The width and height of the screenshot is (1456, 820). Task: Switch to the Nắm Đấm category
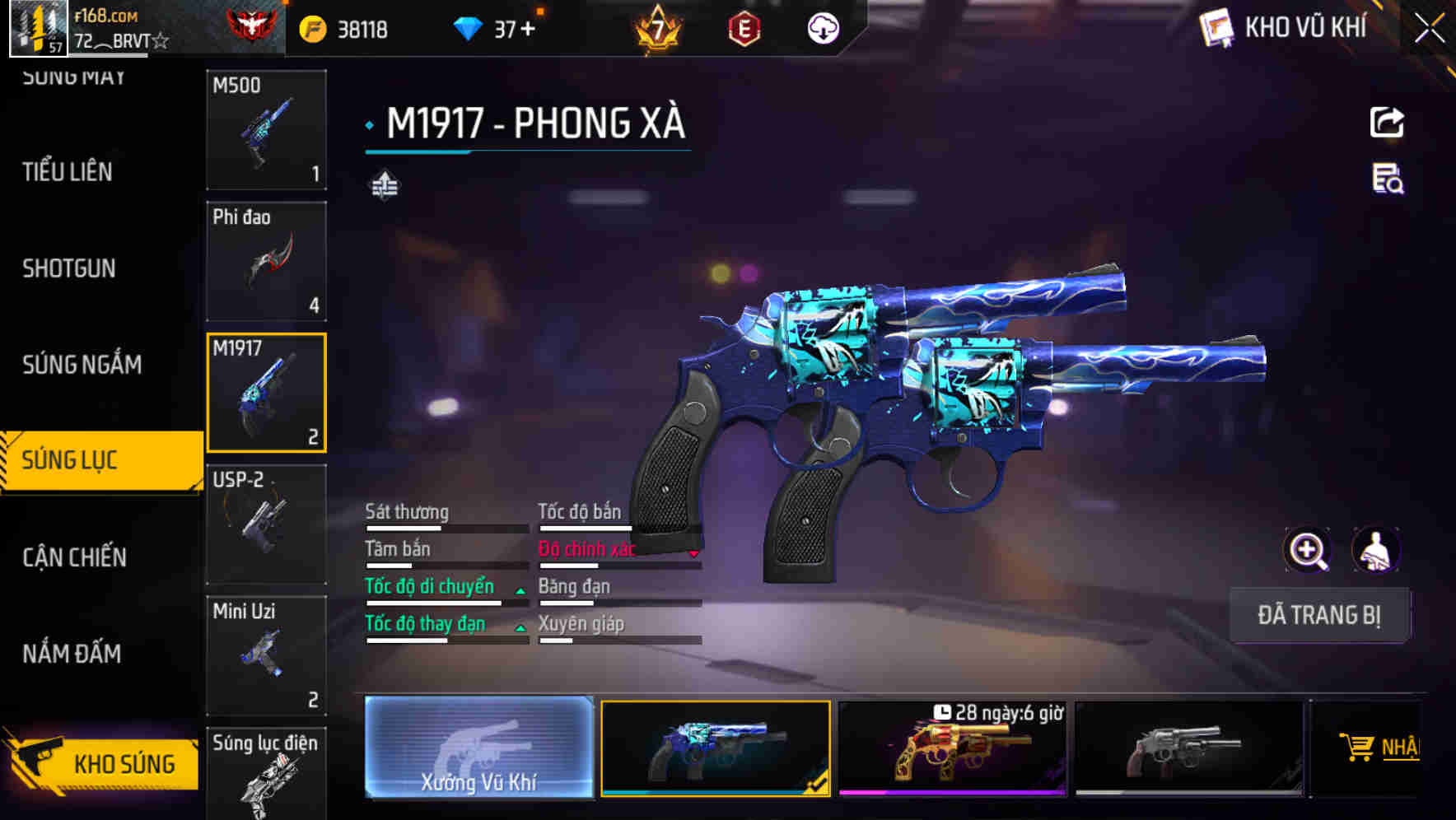72,654
